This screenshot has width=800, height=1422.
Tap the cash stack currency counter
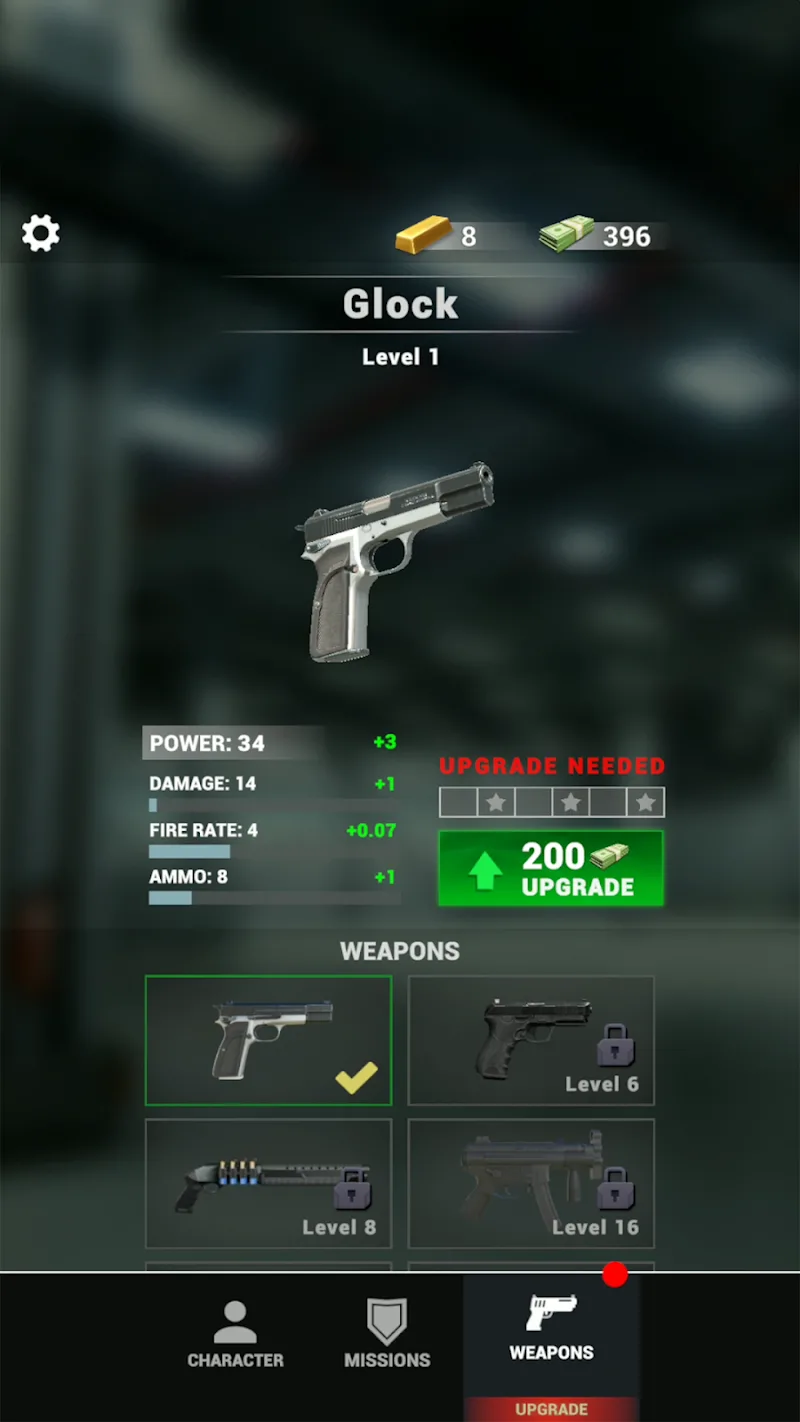pyautogui.click(x=597, y=236)
